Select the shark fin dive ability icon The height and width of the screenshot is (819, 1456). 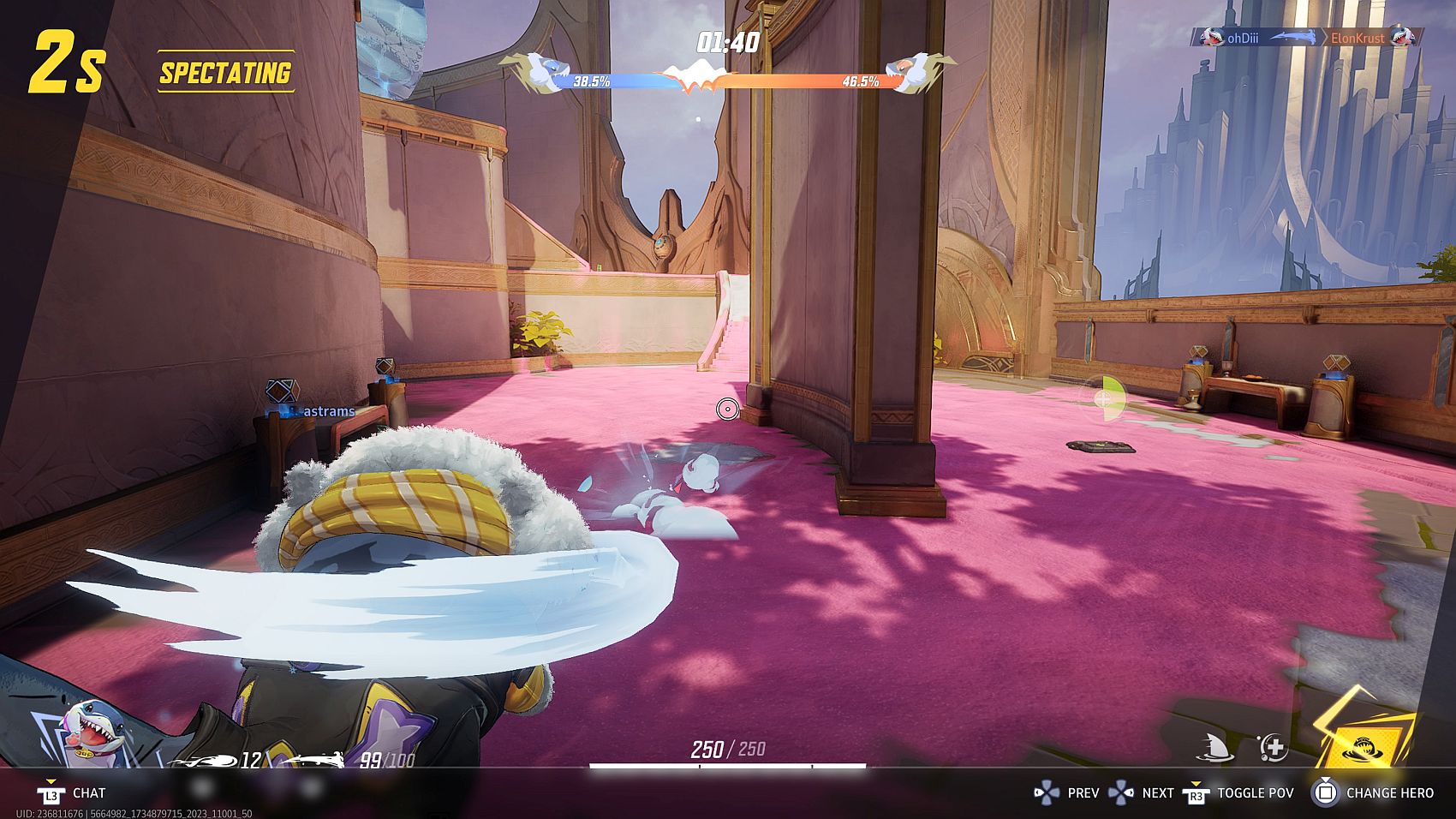click(x=1214, y=748)
